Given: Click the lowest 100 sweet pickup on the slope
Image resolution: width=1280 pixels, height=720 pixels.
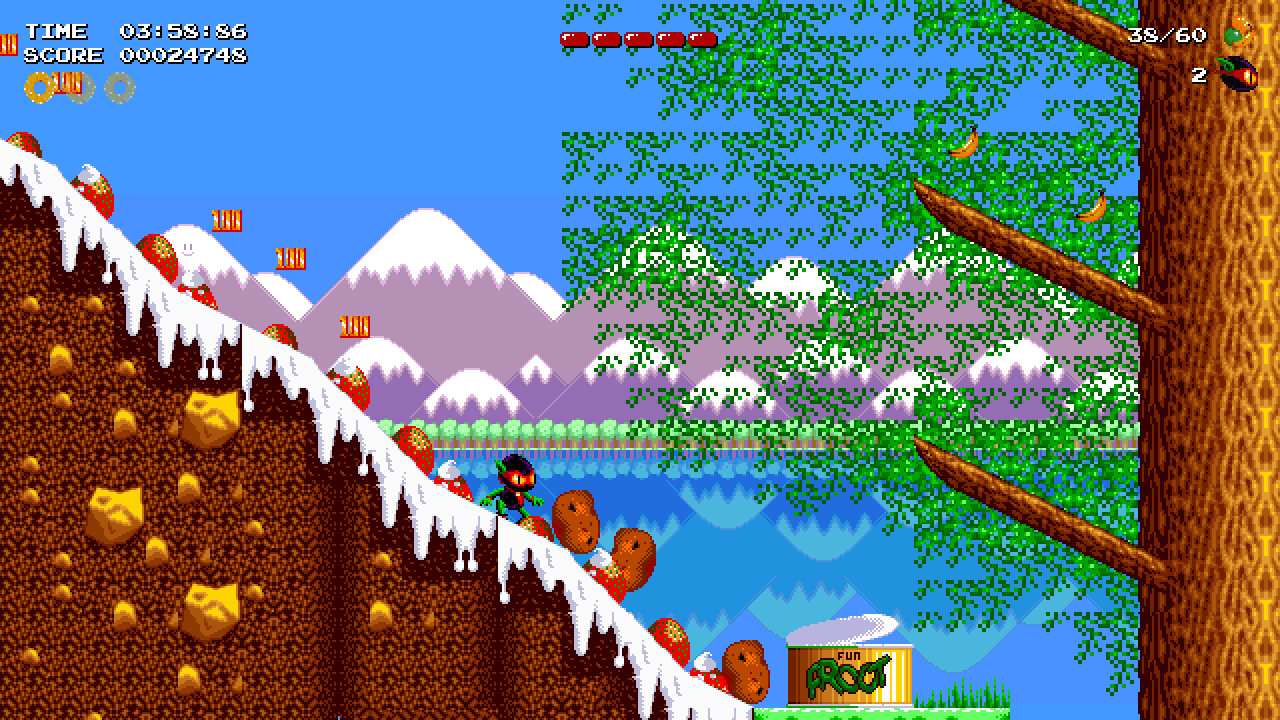Looking at the screenshot, I should (x=355, y=327).
